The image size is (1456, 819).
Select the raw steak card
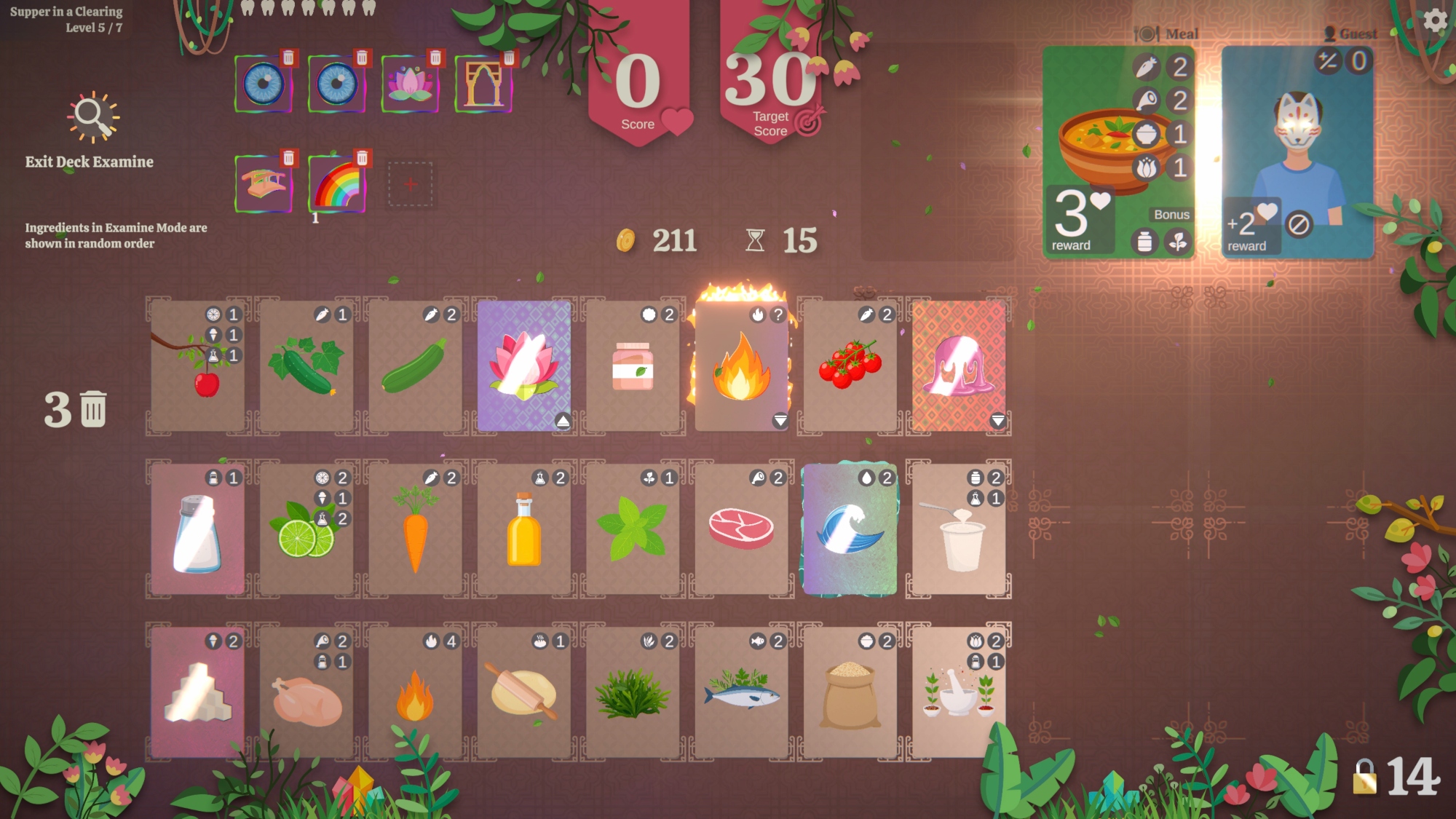[741, 529]
